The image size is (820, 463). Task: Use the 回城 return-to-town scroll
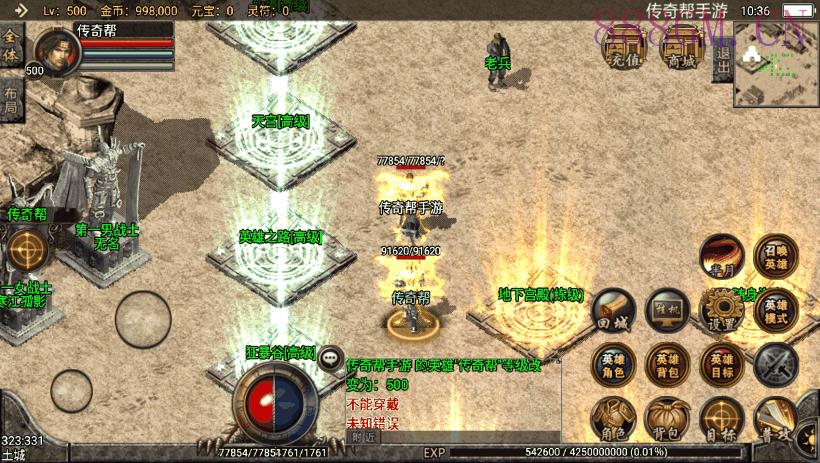[x=612, y=311]
